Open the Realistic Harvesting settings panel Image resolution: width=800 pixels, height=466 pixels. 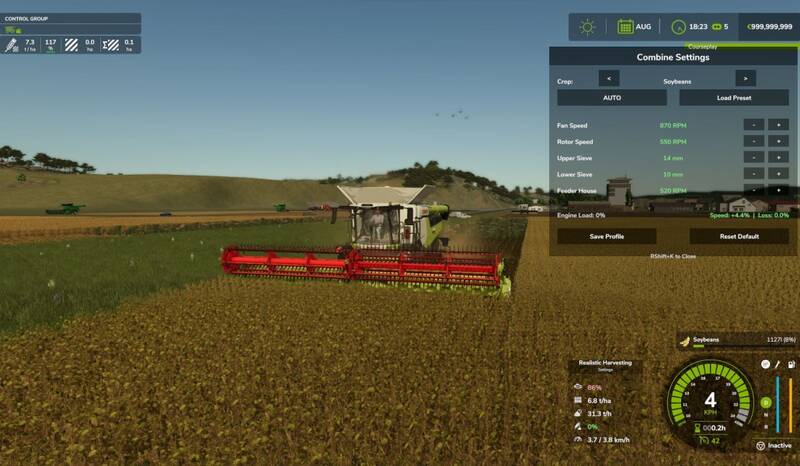pyautogui.click(x=605, y=365)
